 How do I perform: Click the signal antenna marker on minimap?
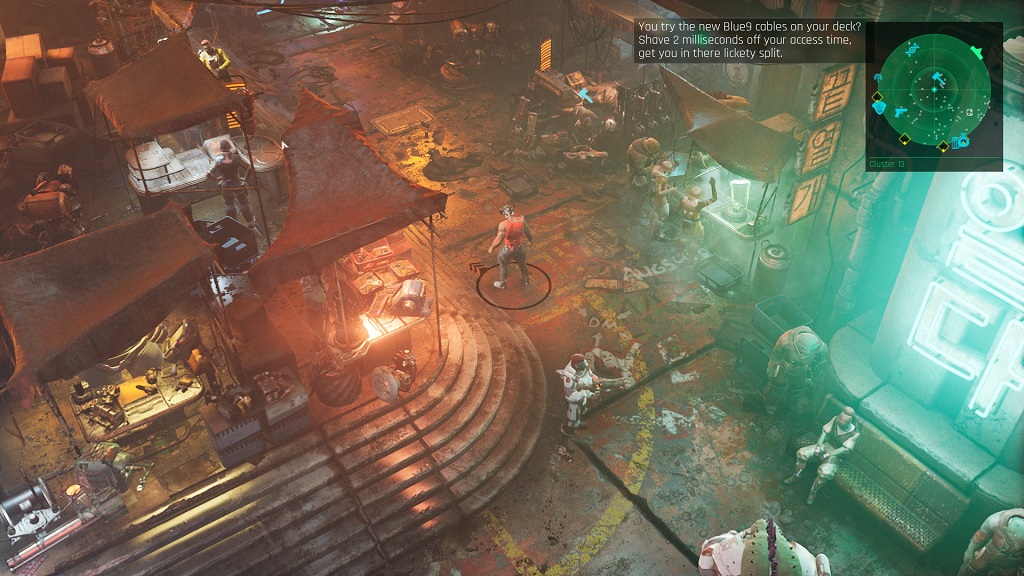pos(877,77)
